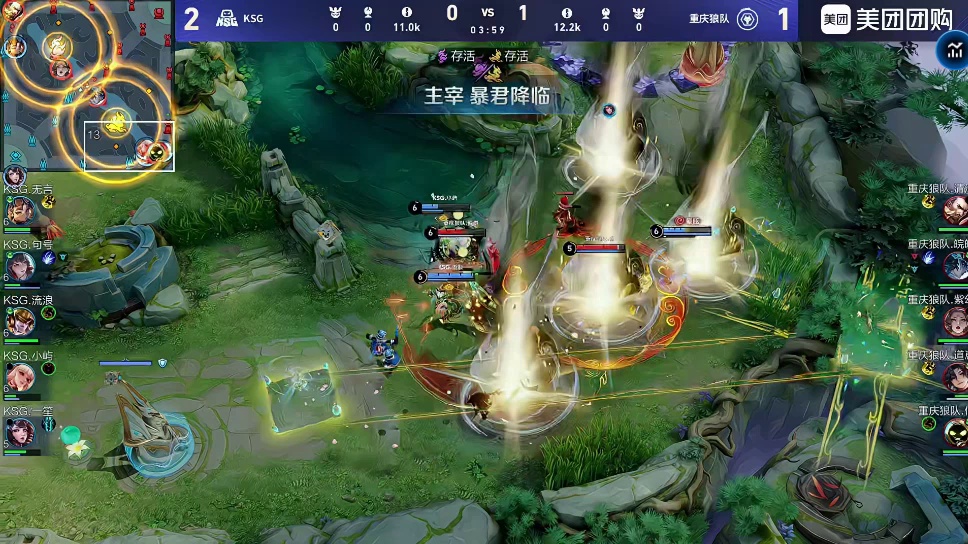Click the minimap in the corner
Screen dimensions: 968x544
coord(88,86)
